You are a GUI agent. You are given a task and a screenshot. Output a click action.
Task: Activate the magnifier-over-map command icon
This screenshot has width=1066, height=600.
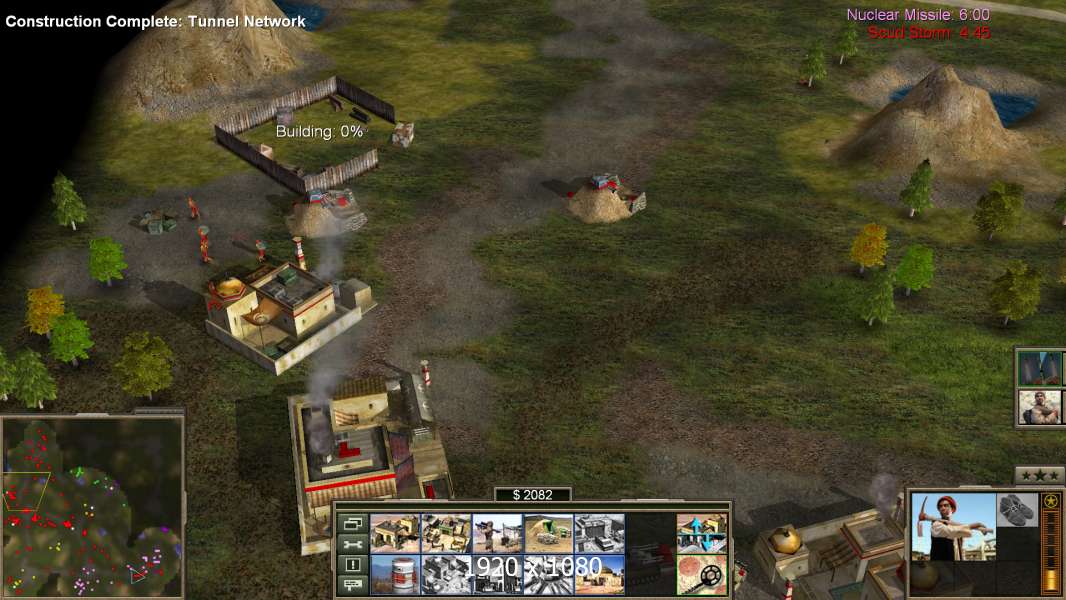tap(701, 575)
